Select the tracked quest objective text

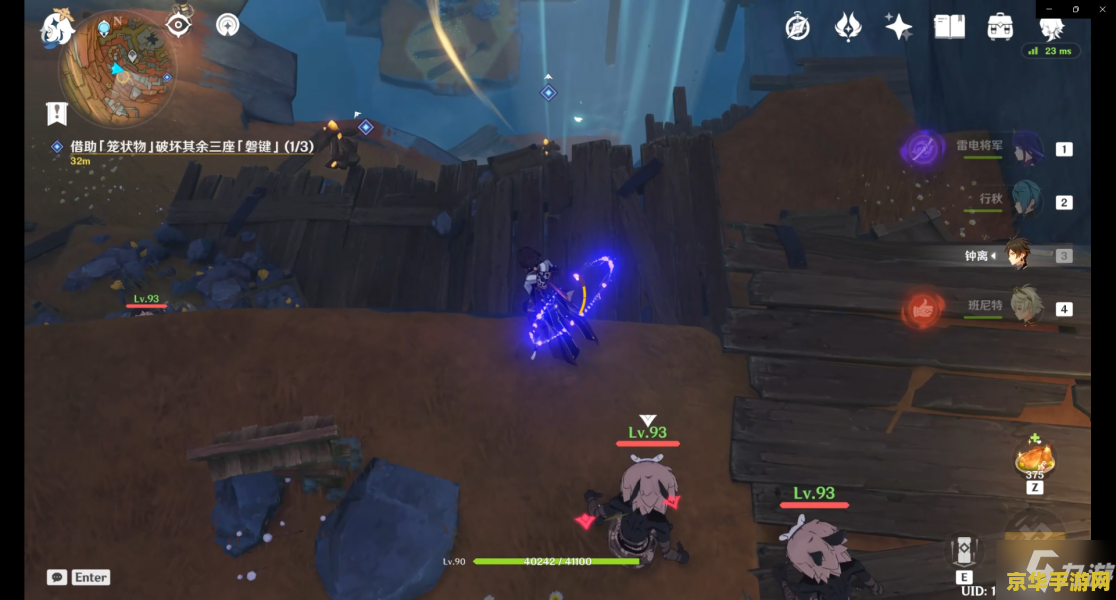coord(191,147)
